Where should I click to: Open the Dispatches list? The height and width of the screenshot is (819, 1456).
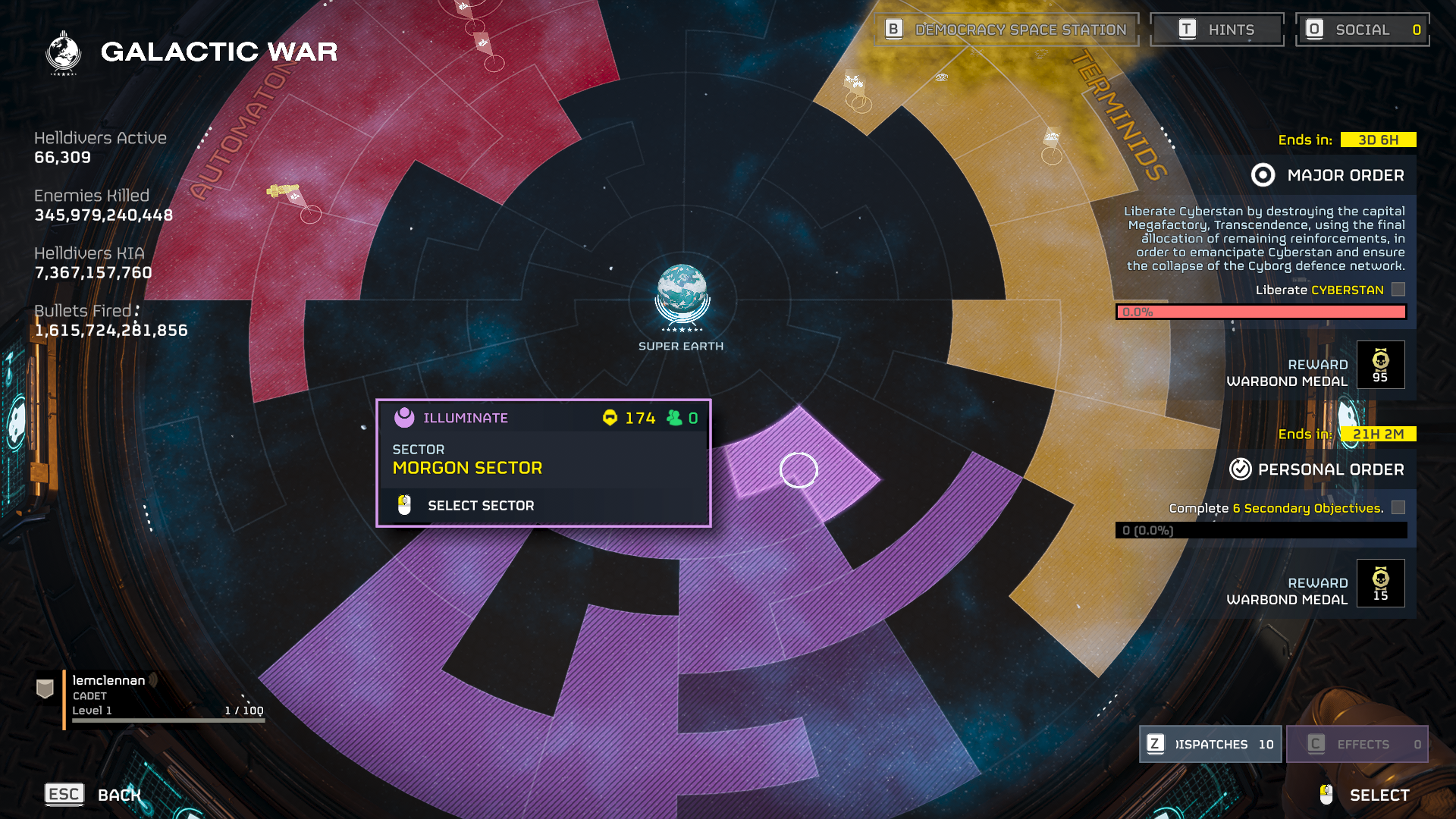click(x=1210, y=744)
